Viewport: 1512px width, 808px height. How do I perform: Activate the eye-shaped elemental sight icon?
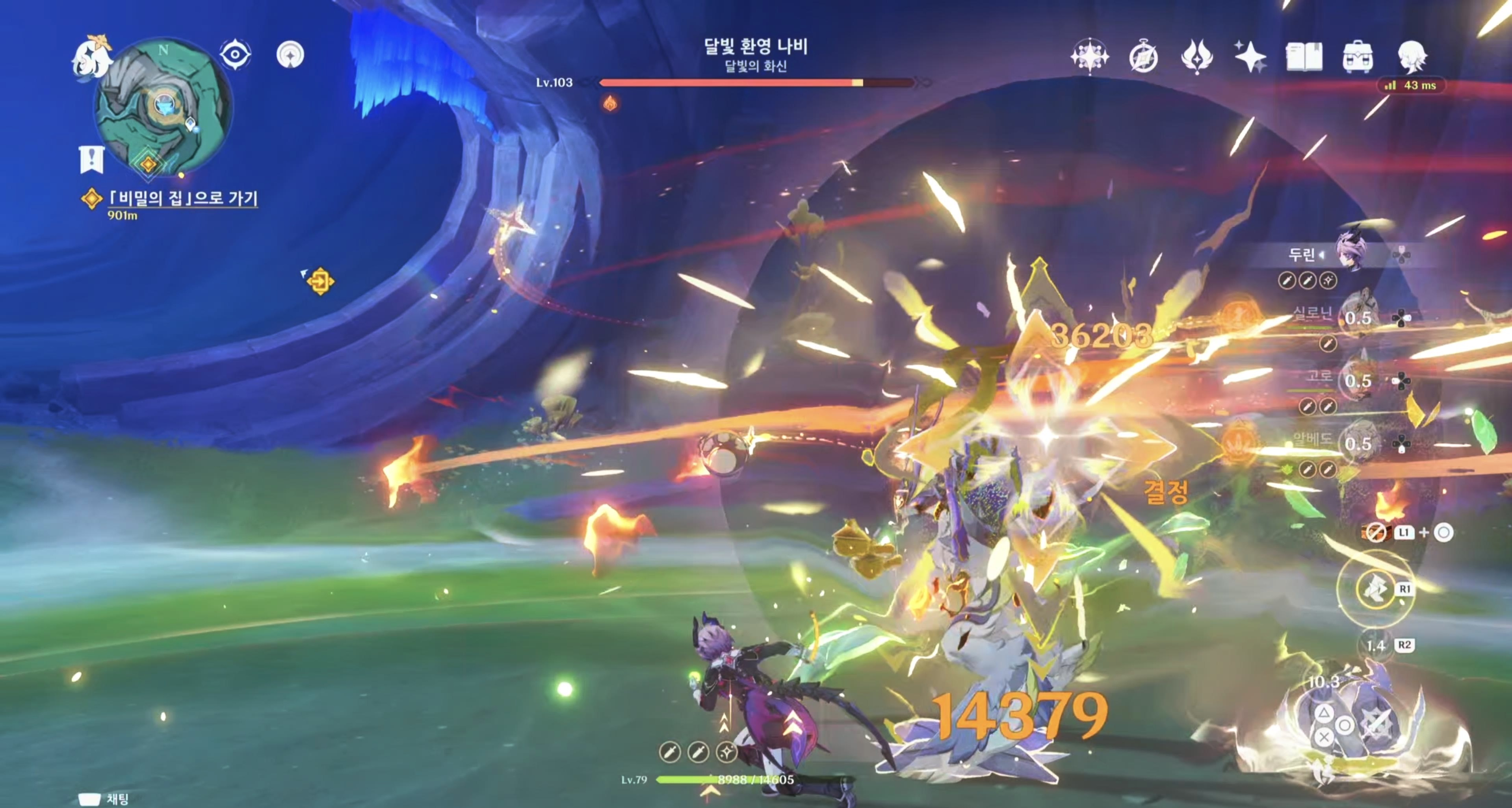(x=235, y=55)
